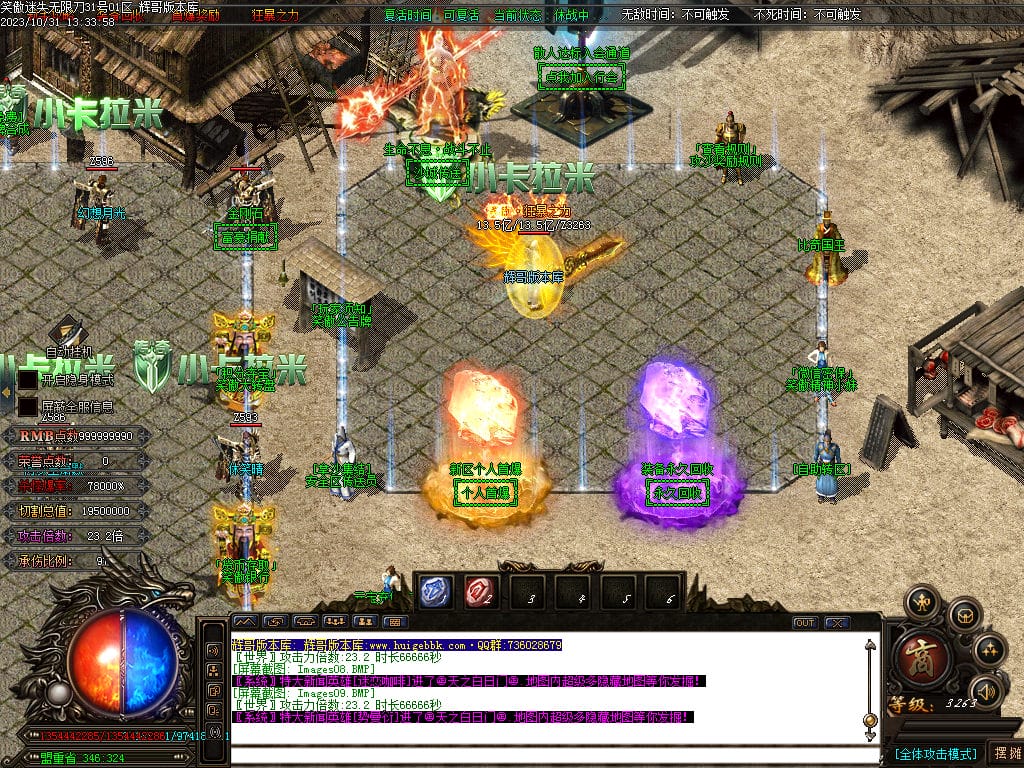Open the character figure icon

920,602
